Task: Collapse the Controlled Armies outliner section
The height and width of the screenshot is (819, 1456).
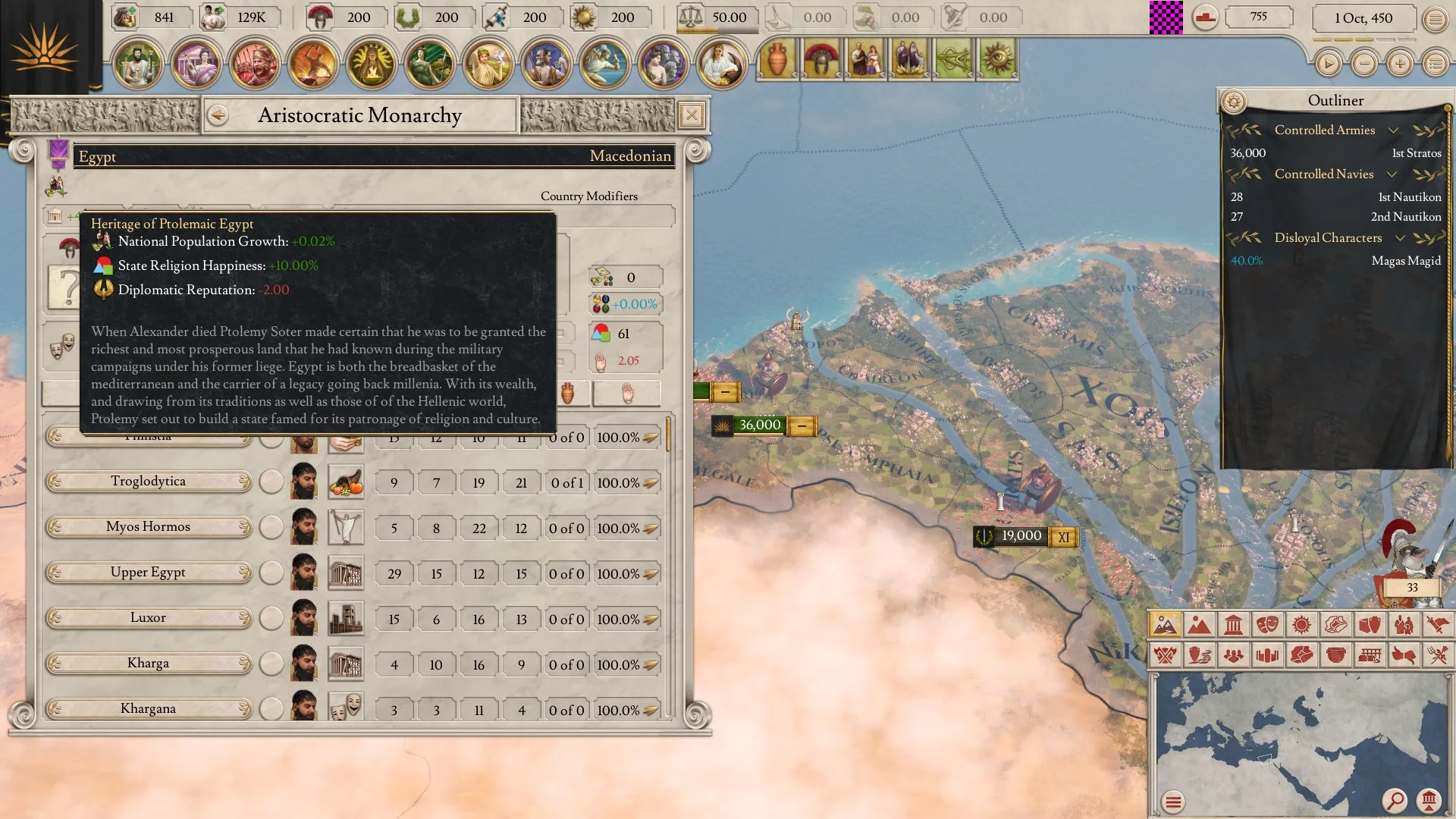Action: pyautogui.click(x=1393, y=130)
